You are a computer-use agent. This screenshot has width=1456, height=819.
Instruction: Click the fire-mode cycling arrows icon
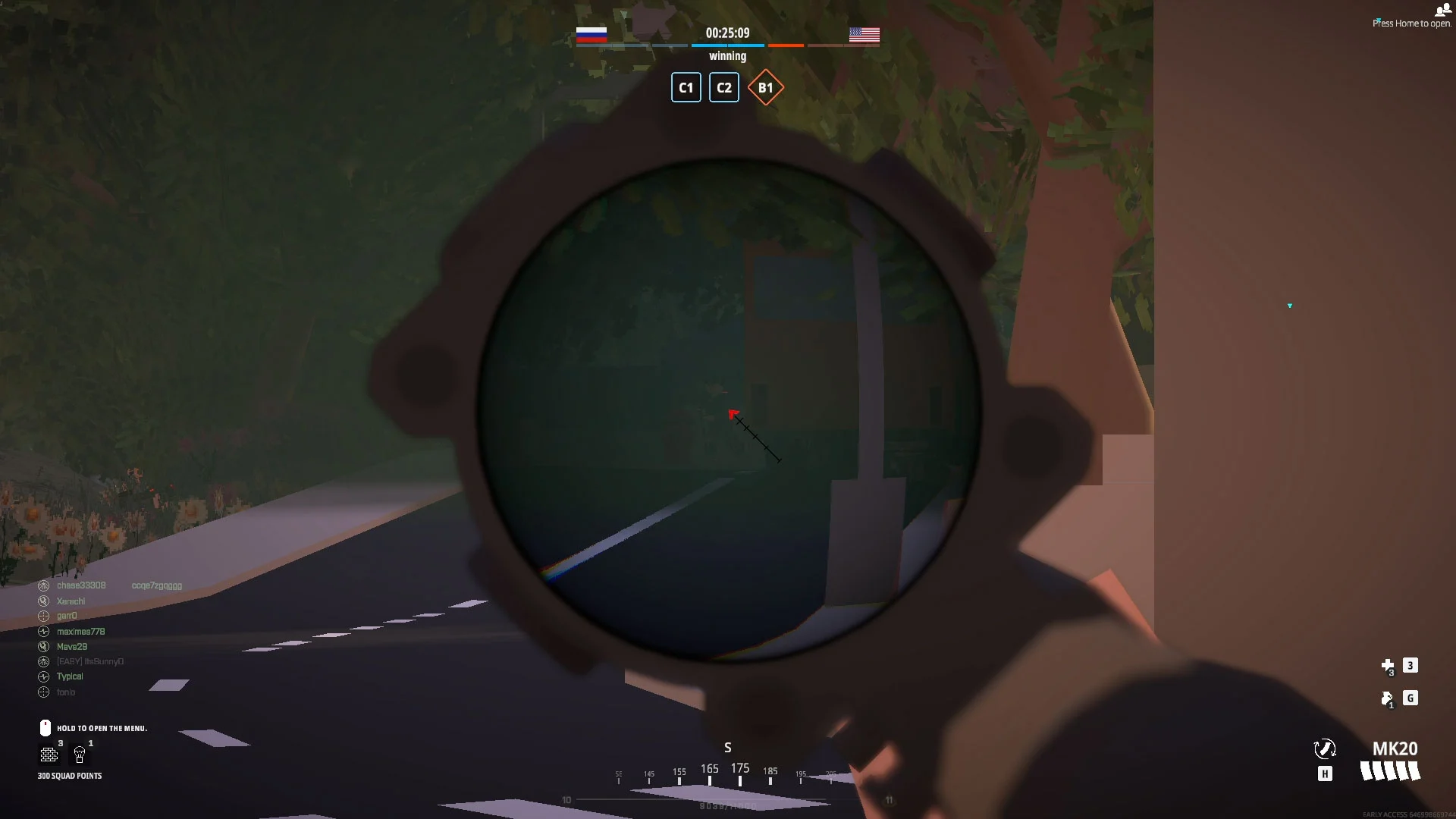[x=1325, y=749]
